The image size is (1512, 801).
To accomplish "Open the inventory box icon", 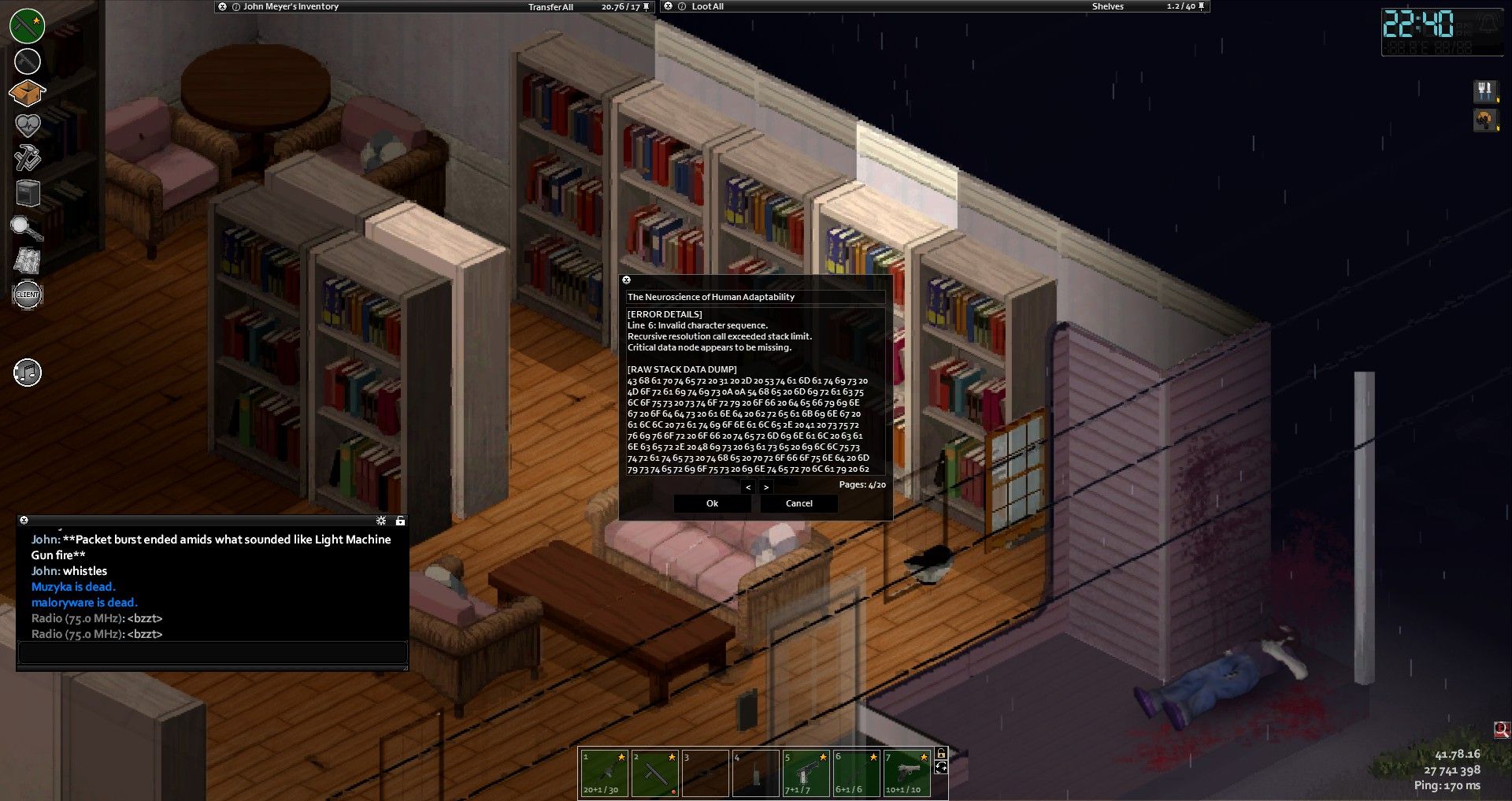I will [x=27, y=93].
